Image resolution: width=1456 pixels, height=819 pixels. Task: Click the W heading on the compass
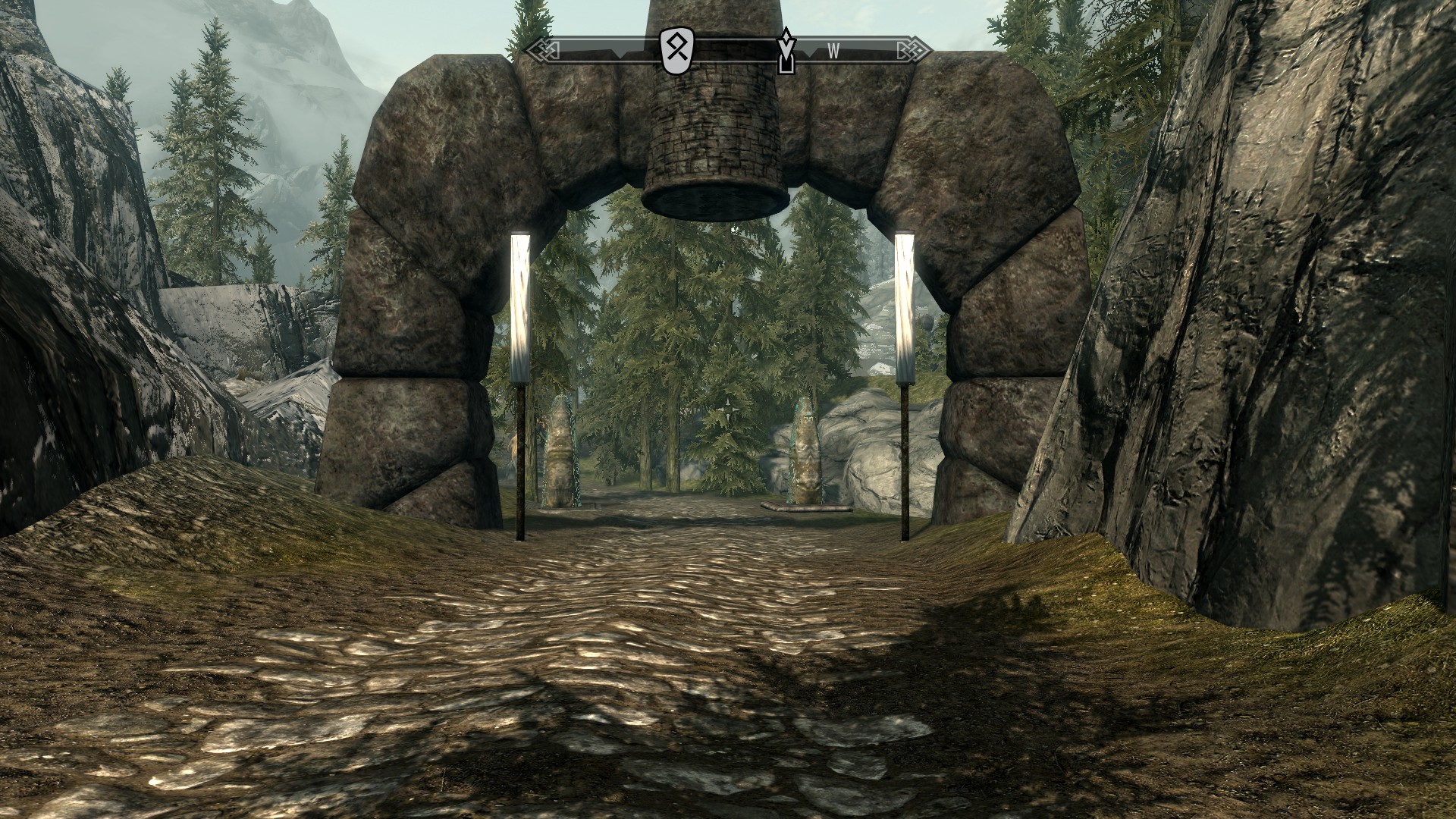(x=833, y=52)
